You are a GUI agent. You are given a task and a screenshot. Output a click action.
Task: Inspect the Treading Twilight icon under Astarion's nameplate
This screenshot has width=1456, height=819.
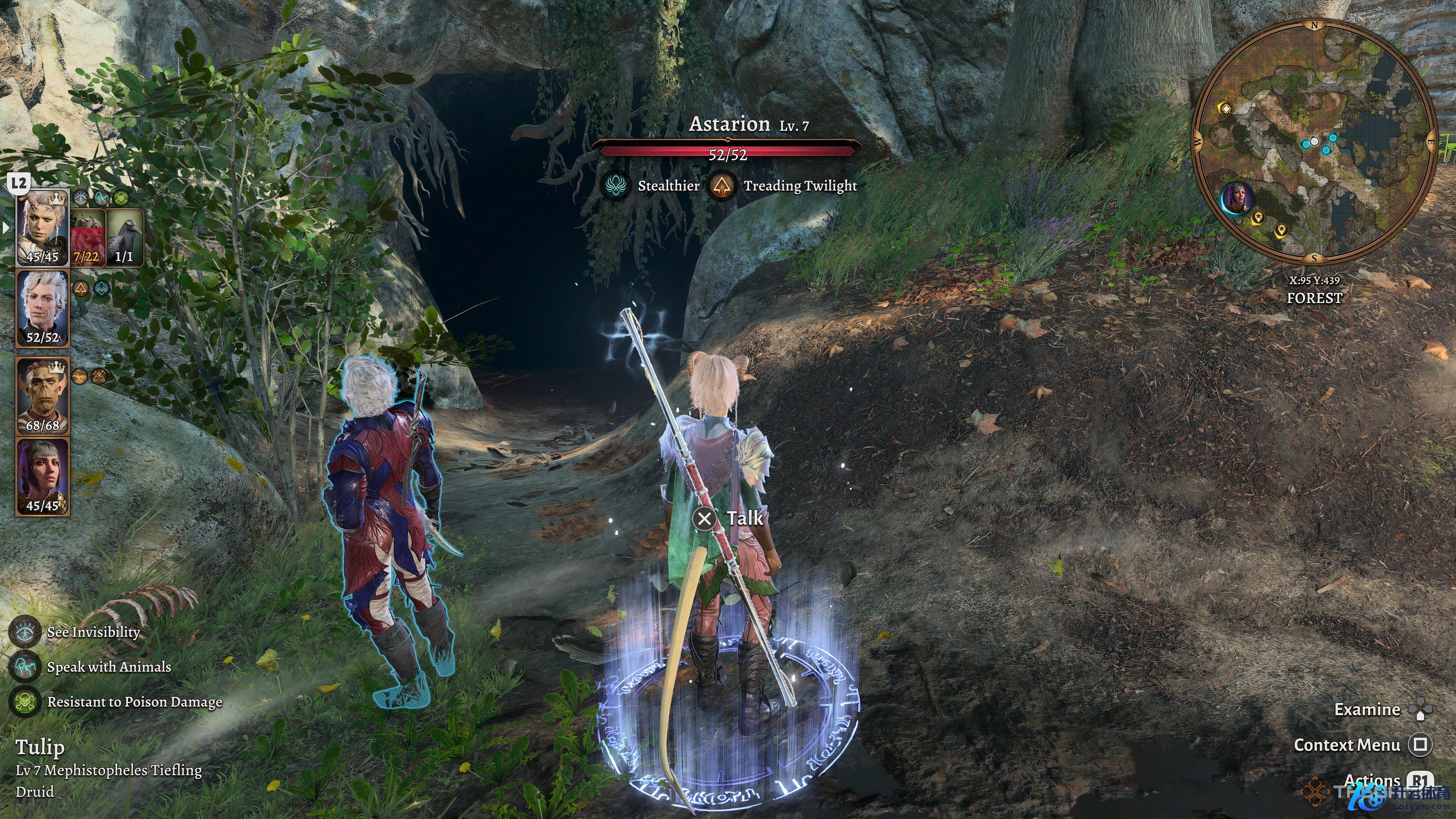click(x=722, y=186)
